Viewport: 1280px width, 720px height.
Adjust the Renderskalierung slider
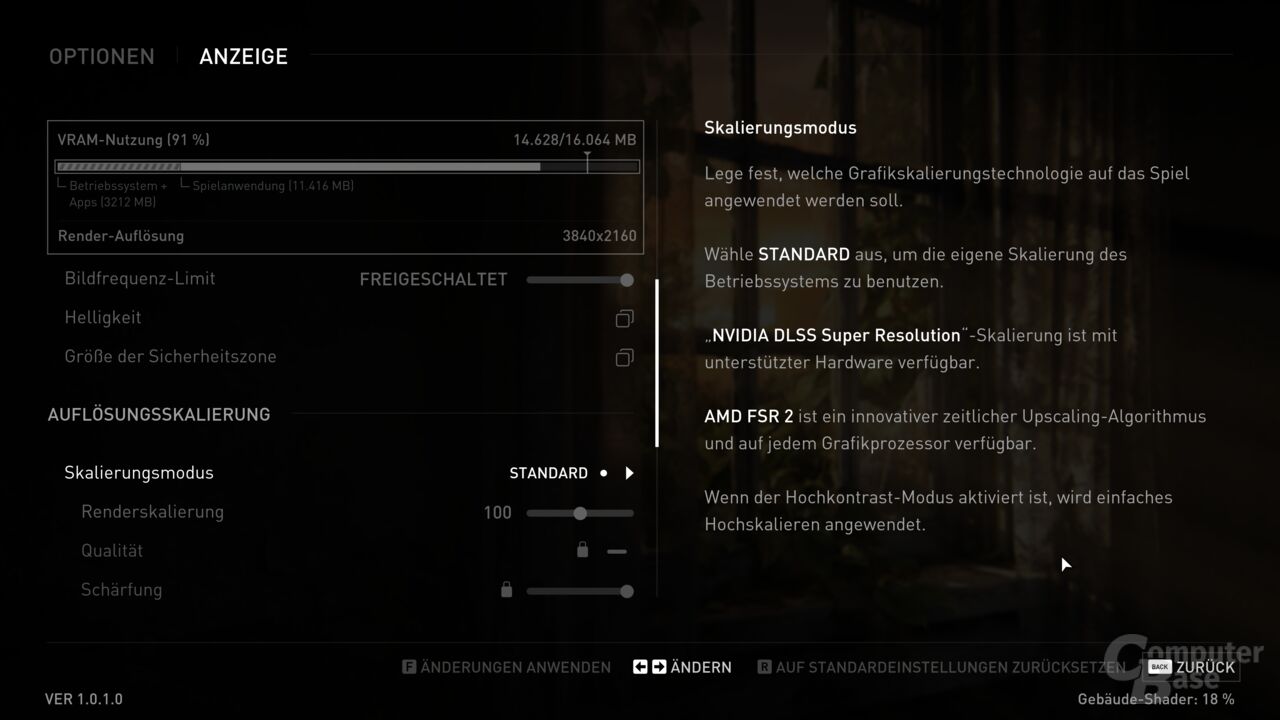580,513
